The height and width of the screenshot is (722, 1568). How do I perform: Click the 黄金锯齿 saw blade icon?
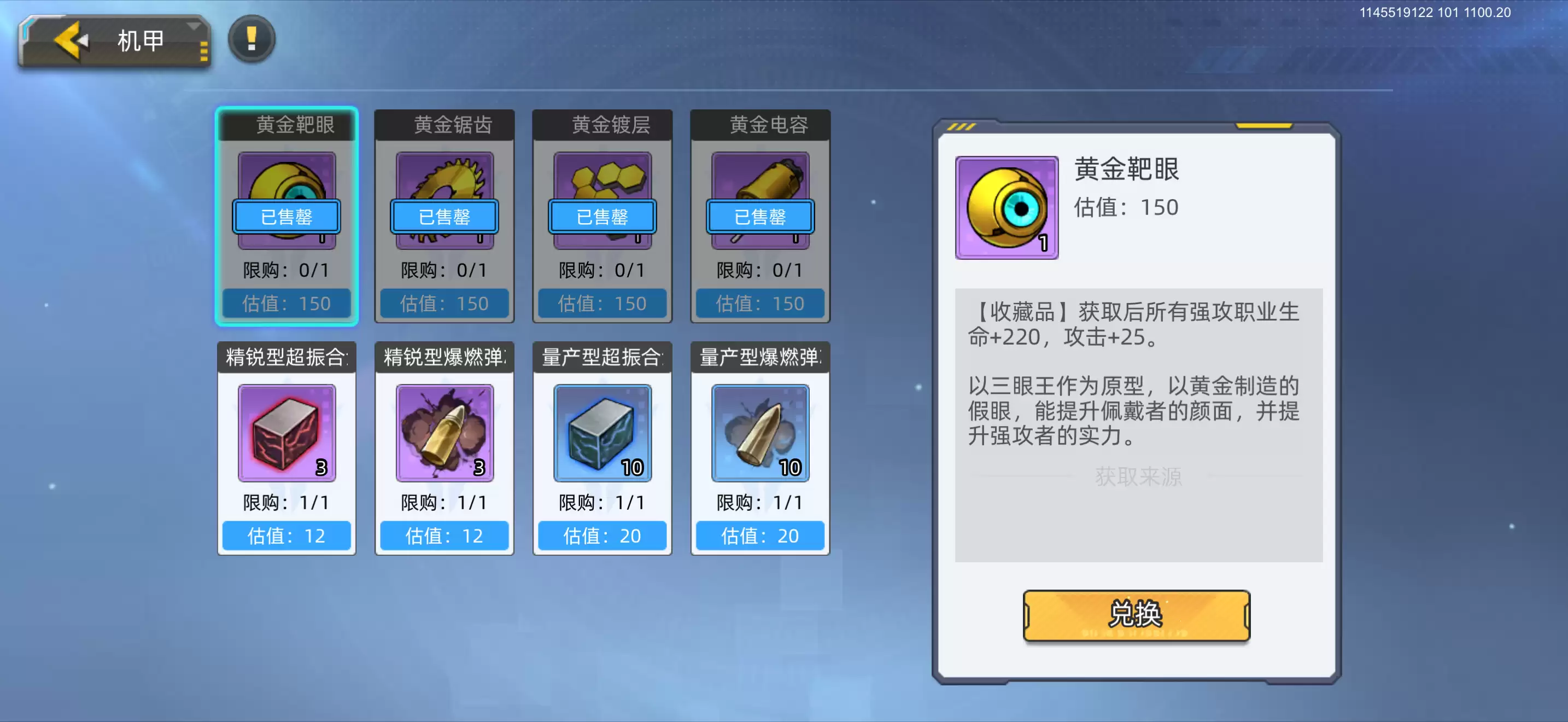coord(444,201)
